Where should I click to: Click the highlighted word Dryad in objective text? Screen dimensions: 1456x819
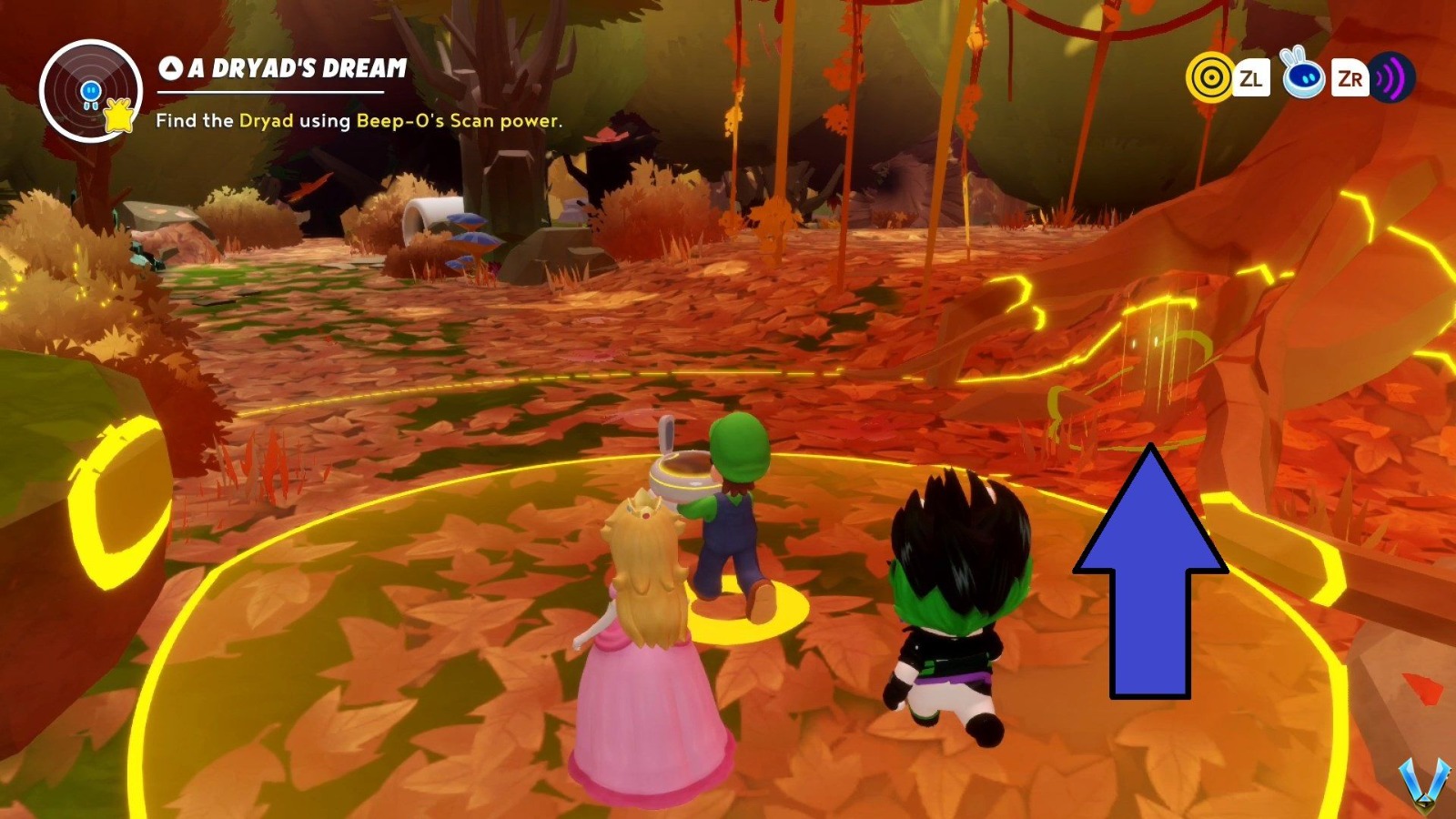coord(266,120)
